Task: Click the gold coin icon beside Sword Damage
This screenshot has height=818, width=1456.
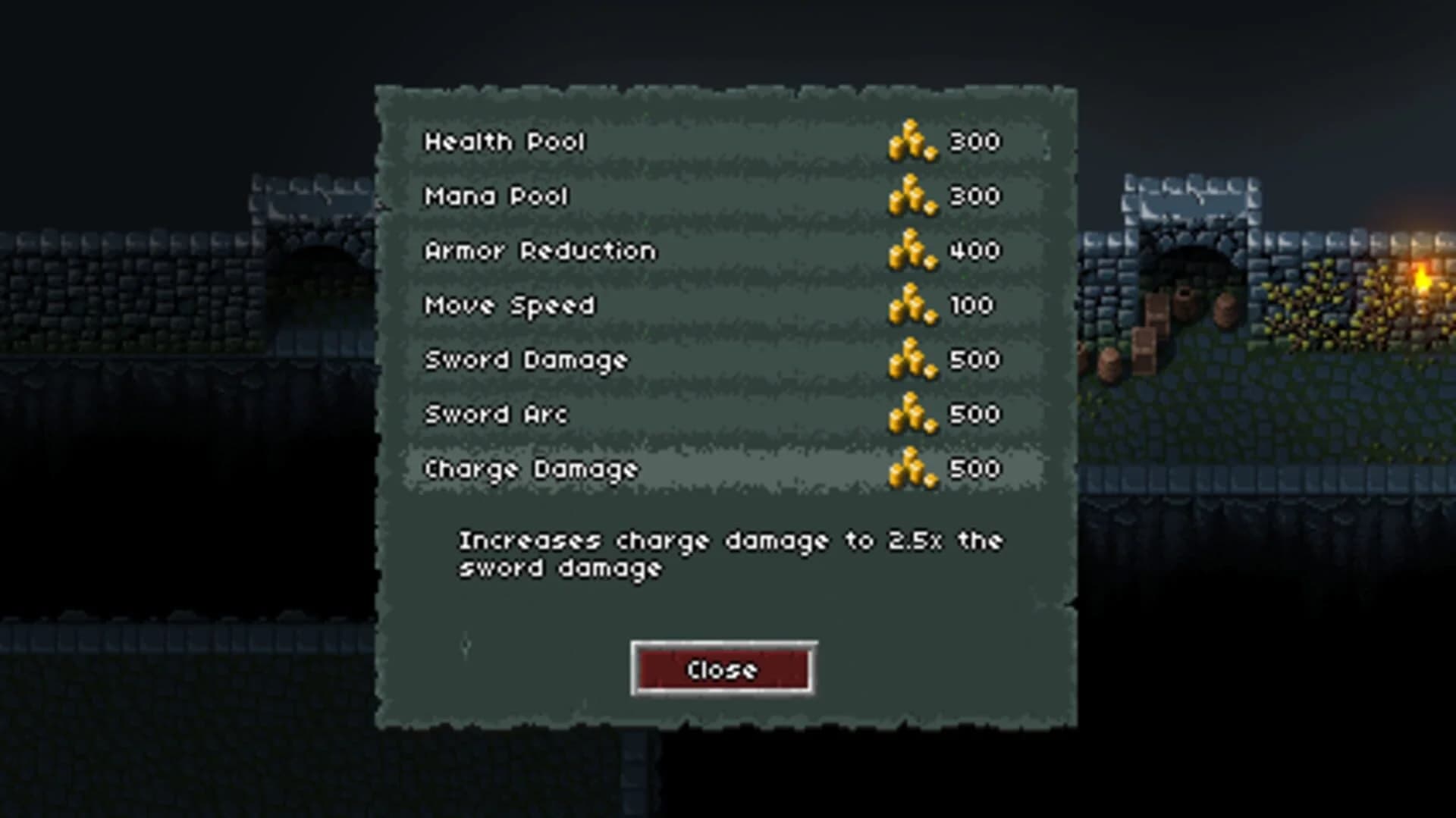Action: click(x=912, y=359)
